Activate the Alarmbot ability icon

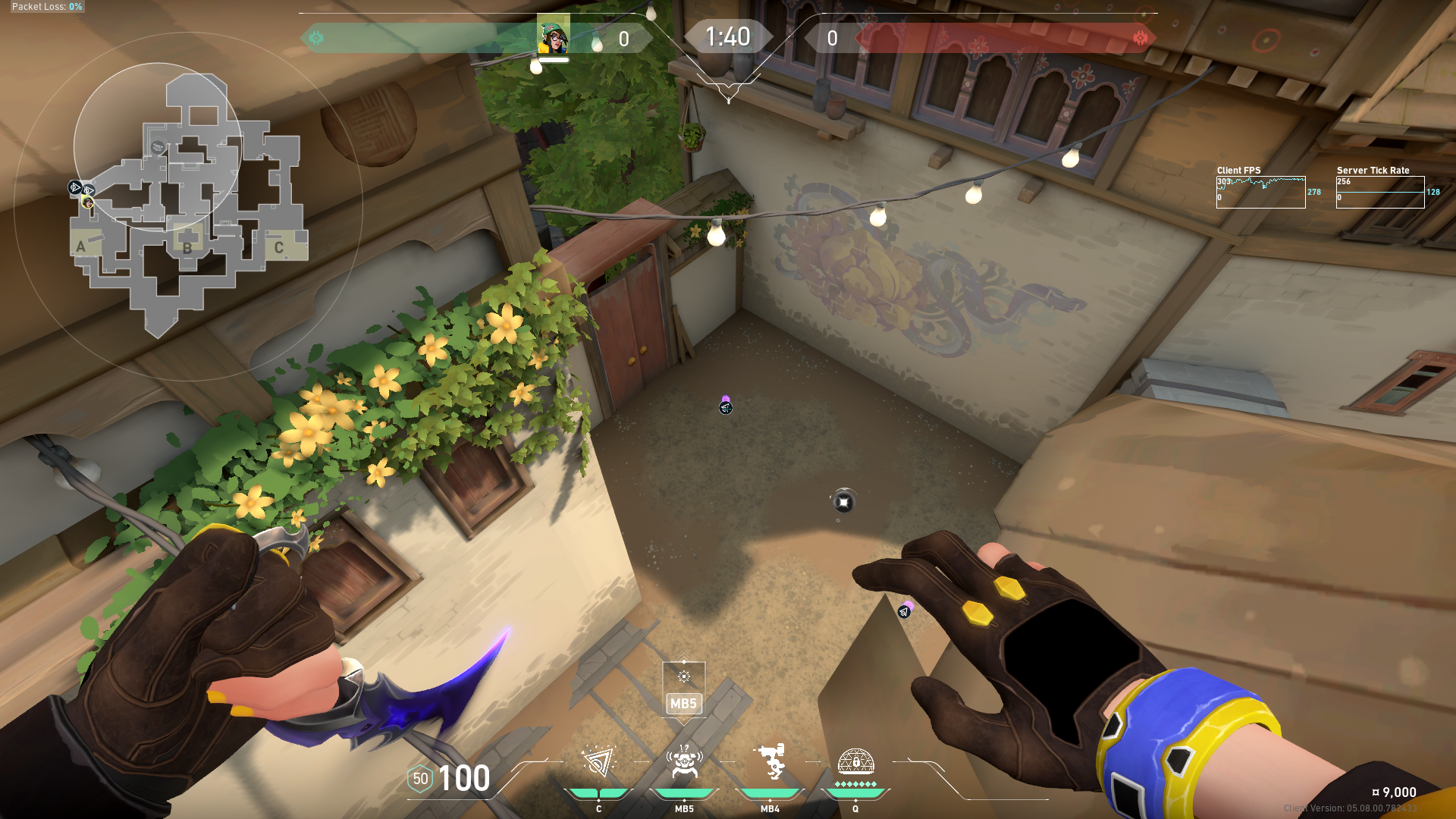tap(684, 762)
